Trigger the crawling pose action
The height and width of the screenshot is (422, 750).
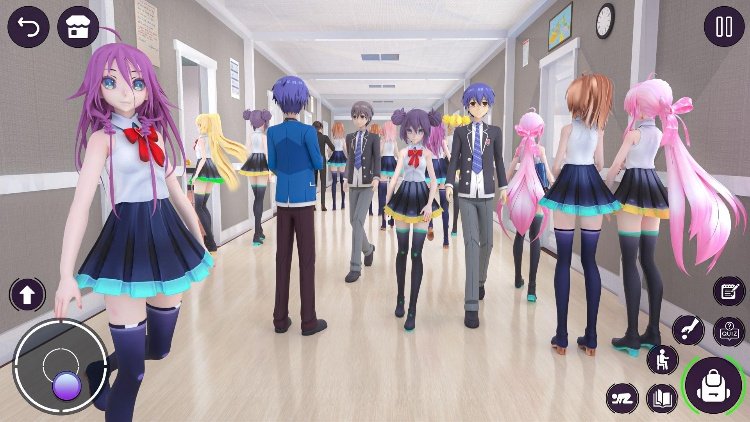622,398
